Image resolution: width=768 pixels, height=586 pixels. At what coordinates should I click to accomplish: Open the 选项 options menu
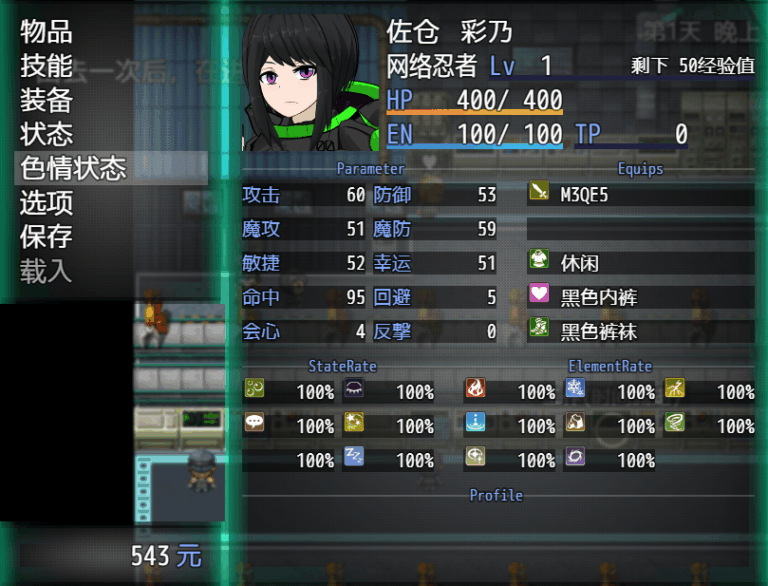pos(47,202)
